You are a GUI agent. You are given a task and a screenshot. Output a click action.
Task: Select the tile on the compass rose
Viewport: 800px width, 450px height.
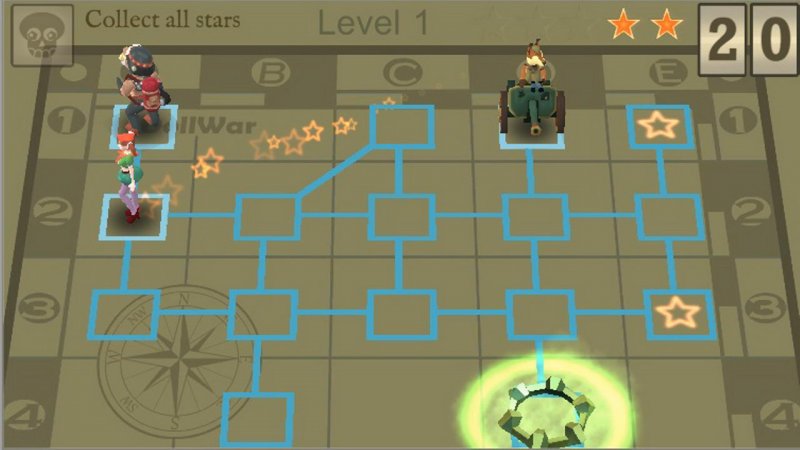[124, 314]
